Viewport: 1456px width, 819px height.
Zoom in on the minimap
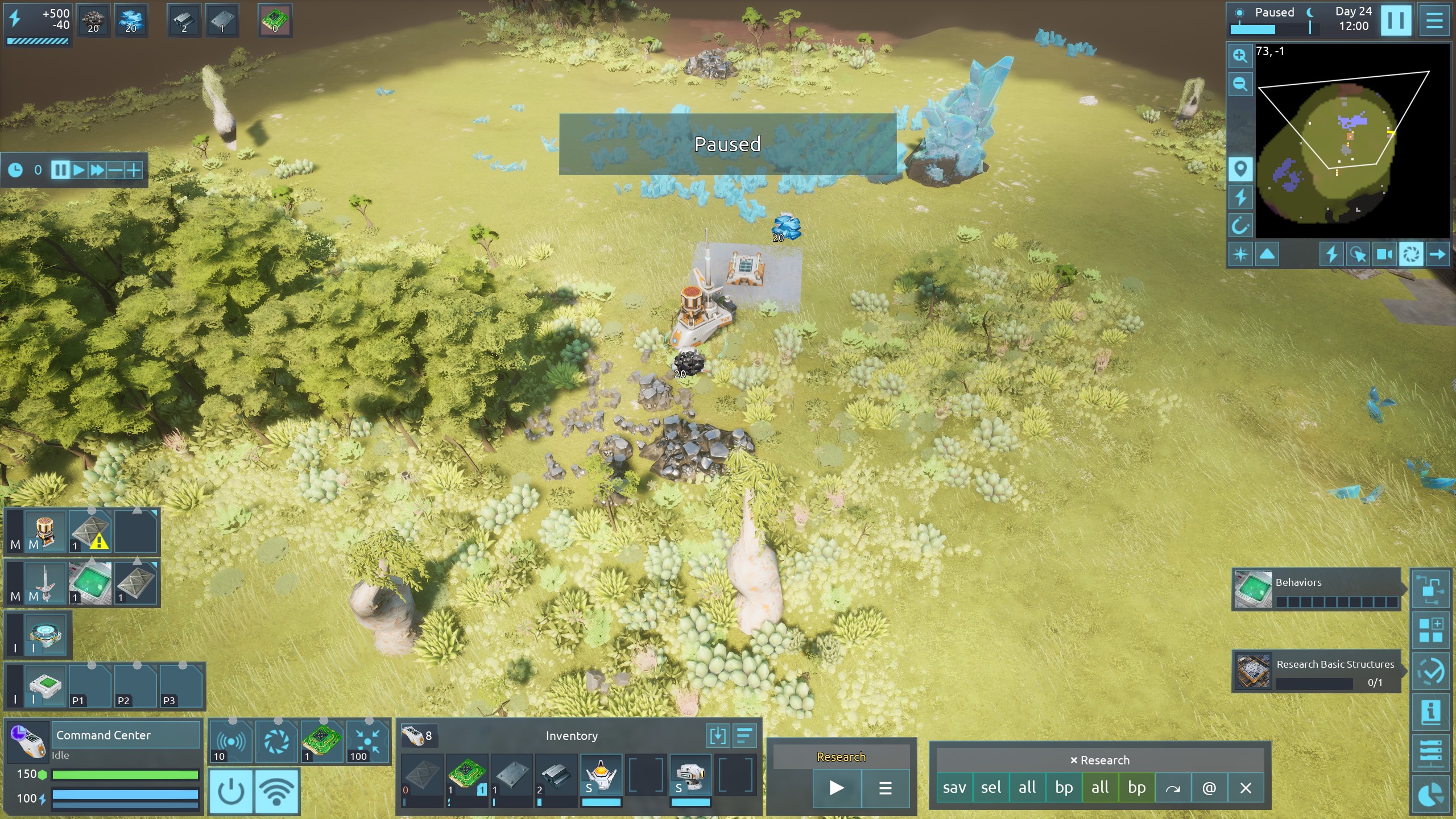(x=1240, y=56)
